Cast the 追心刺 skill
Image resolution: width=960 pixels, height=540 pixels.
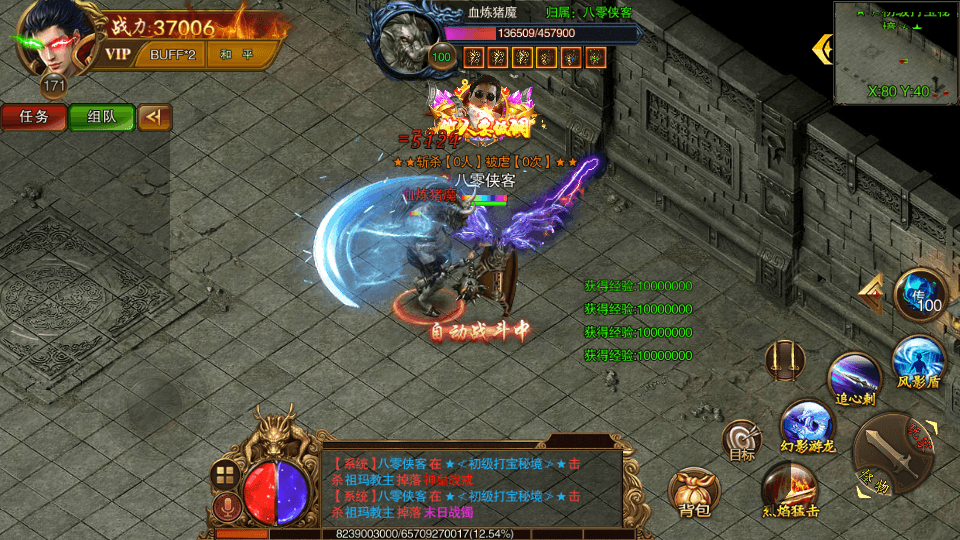[855, 379]
